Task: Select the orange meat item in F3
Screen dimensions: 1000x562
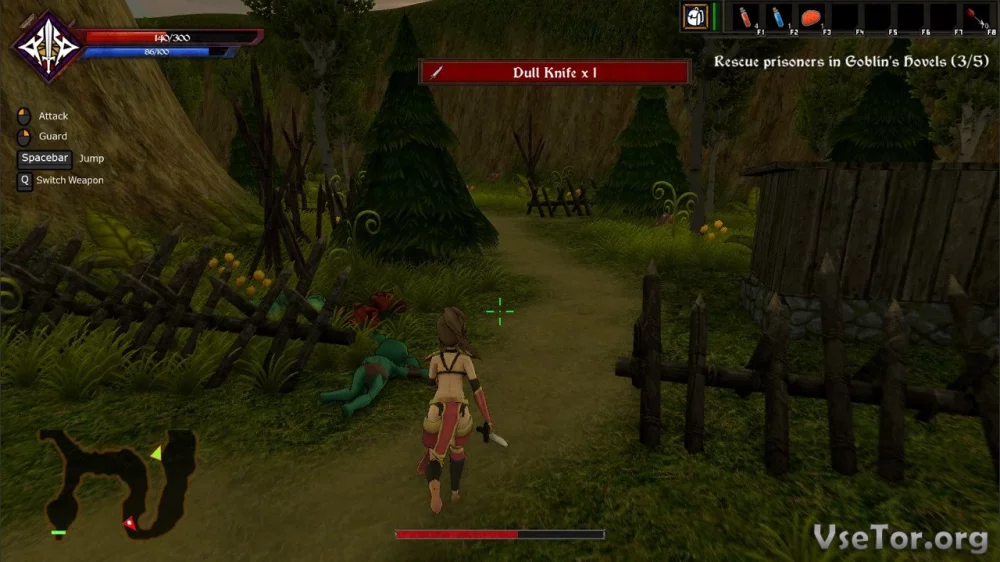Action: pos(811,17)
